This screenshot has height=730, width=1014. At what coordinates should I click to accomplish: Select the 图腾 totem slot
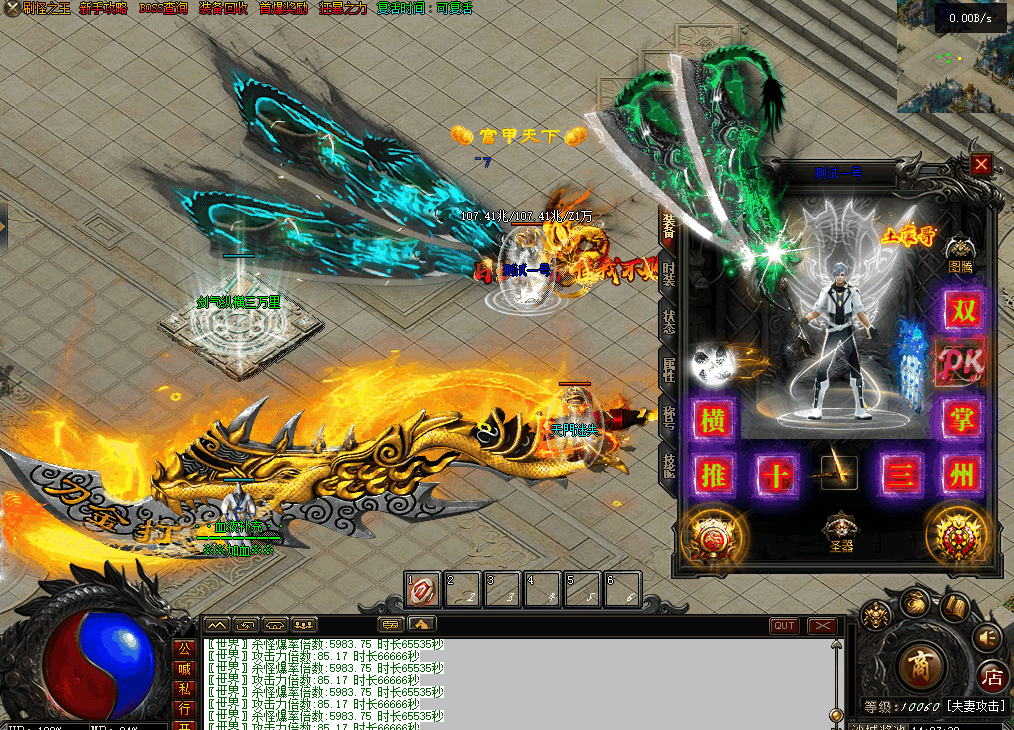960,252
